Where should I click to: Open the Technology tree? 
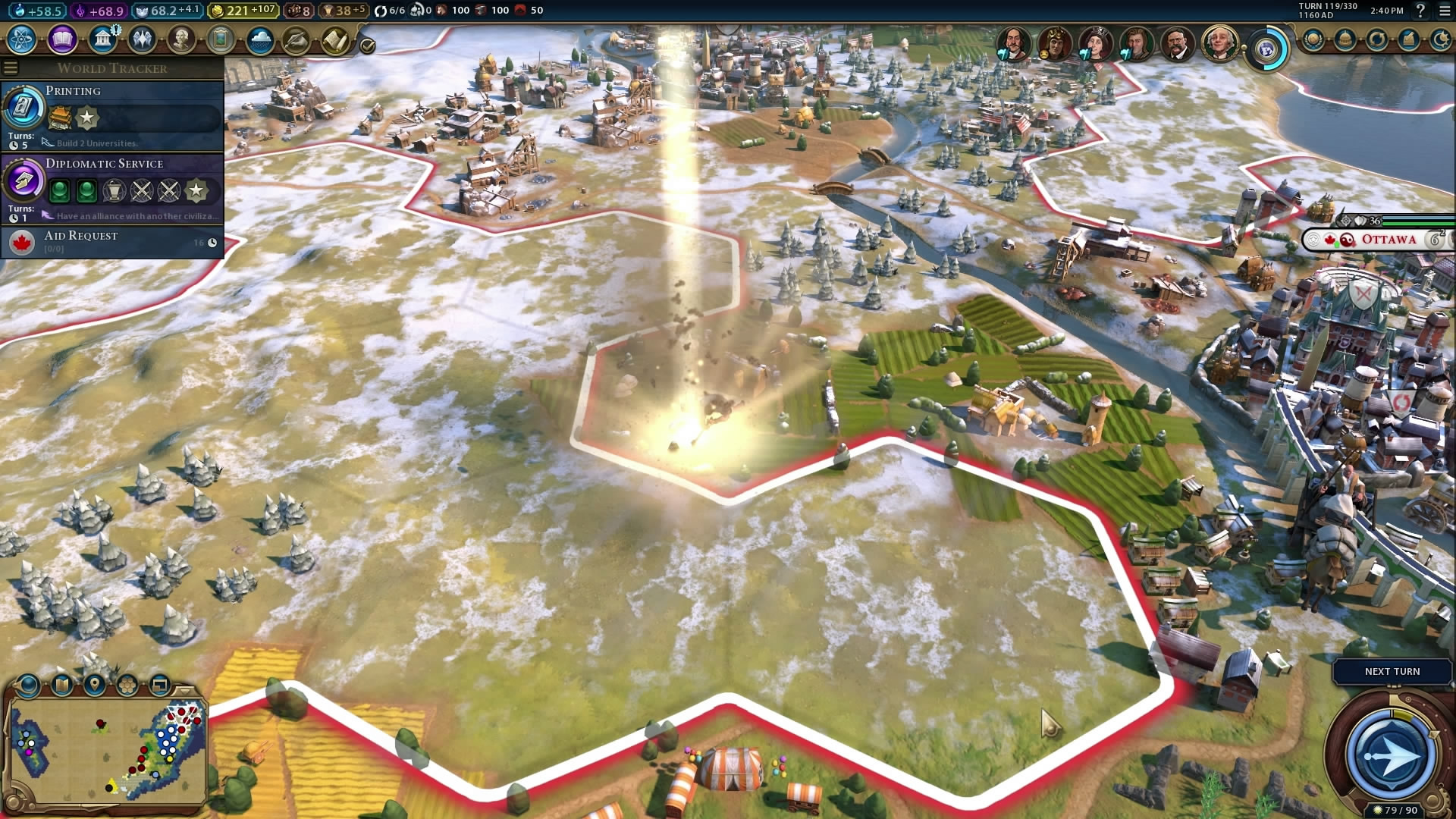[x=22, y=39]
